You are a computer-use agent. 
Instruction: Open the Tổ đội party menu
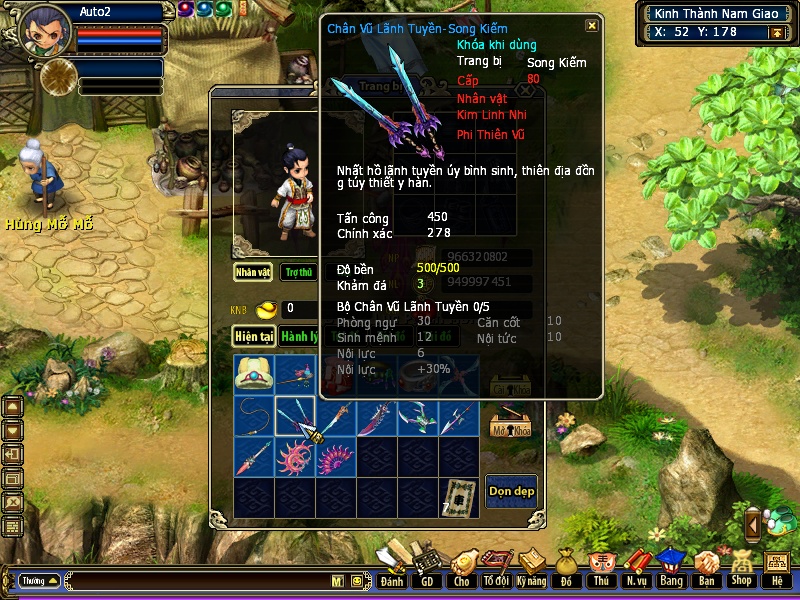tap(496, 568)
